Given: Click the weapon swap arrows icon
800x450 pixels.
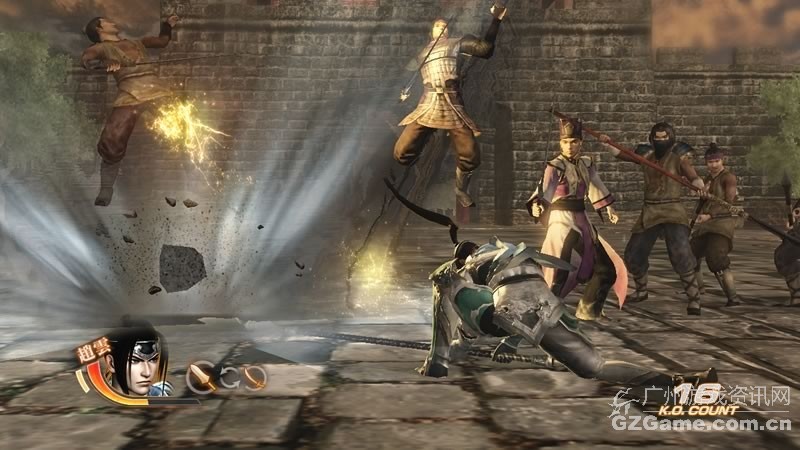Looking at the screenshot, I should click(x=229, y=377).
